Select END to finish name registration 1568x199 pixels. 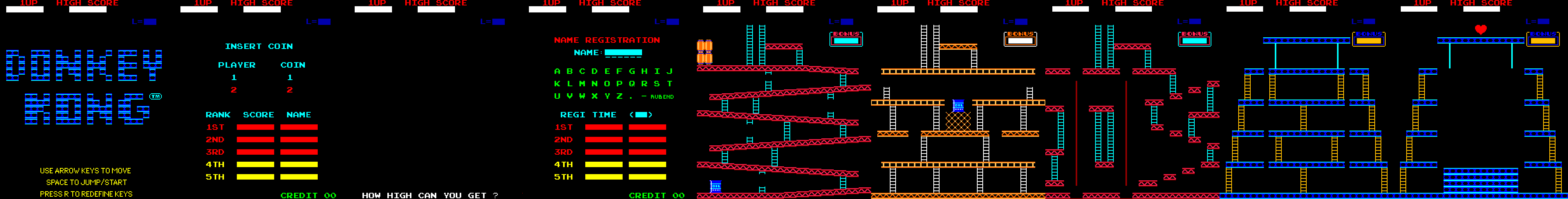tap(668, 97)
